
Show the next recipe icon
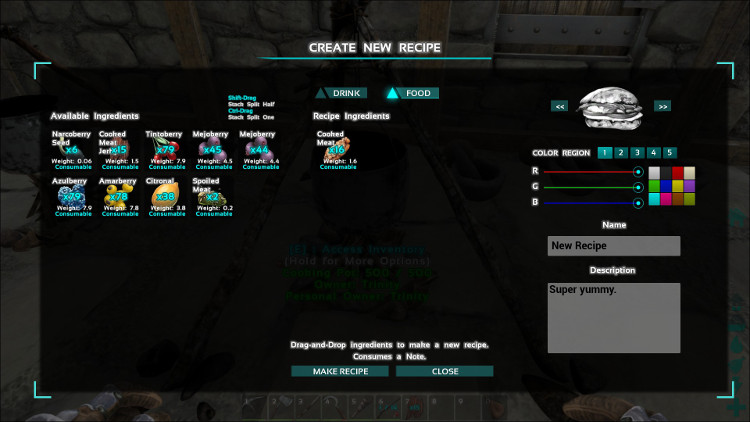(662, 105)
